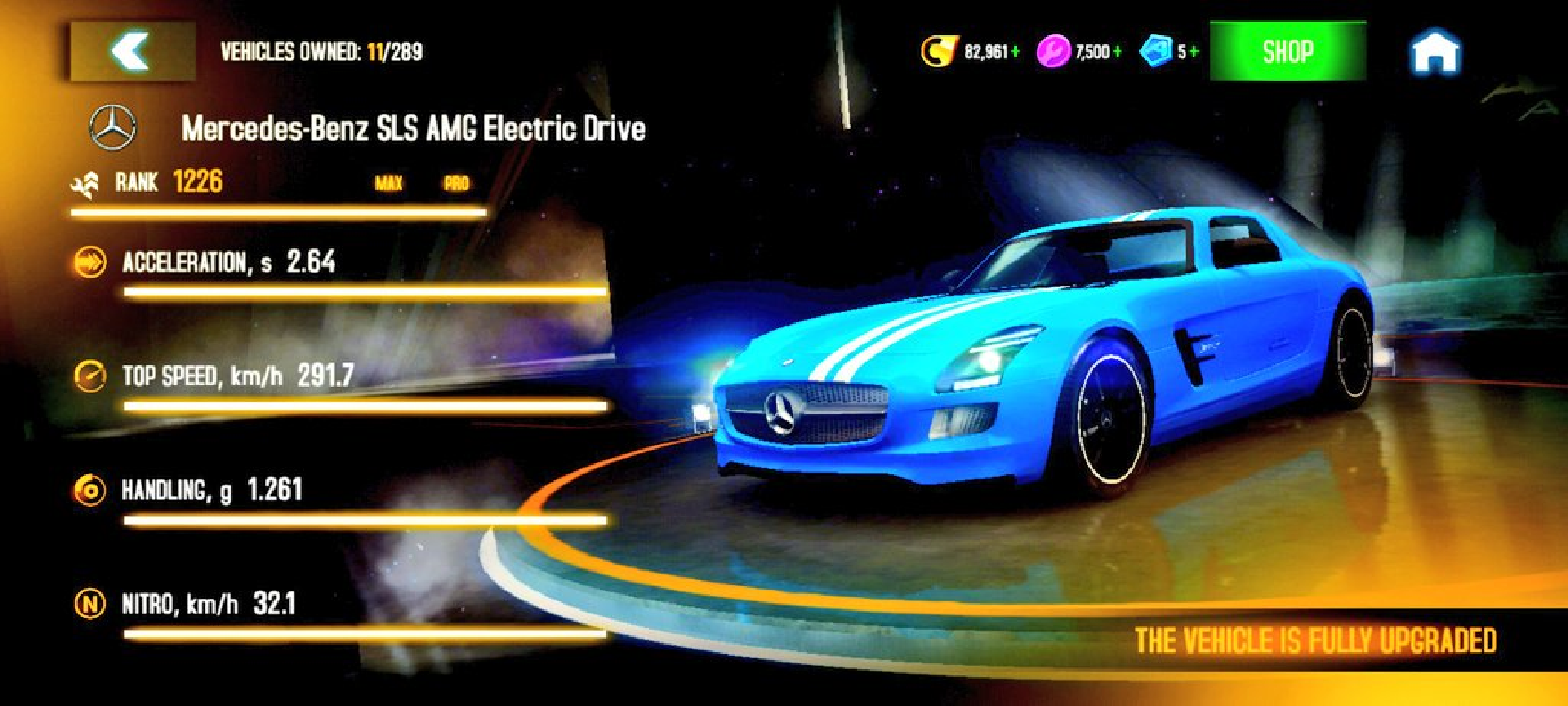Image resolution: width=1568 pixels, height=706 pixels.
Task: Toggle the MAX upgrade indicator
Action: pyautogui.click(x=388, y=184)
